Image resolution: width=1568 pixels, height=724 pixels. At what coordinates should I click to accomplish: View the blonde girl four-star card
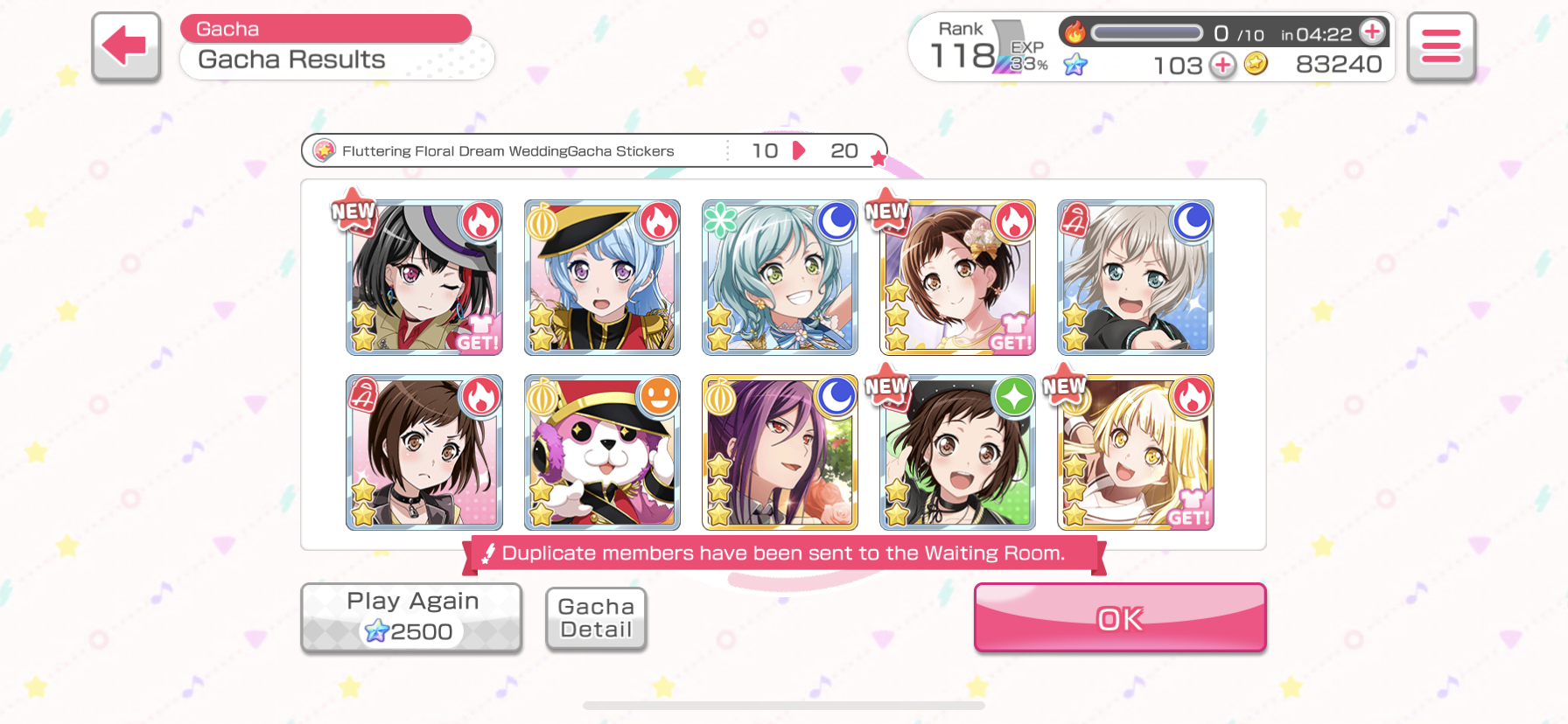coord(1135,453)
